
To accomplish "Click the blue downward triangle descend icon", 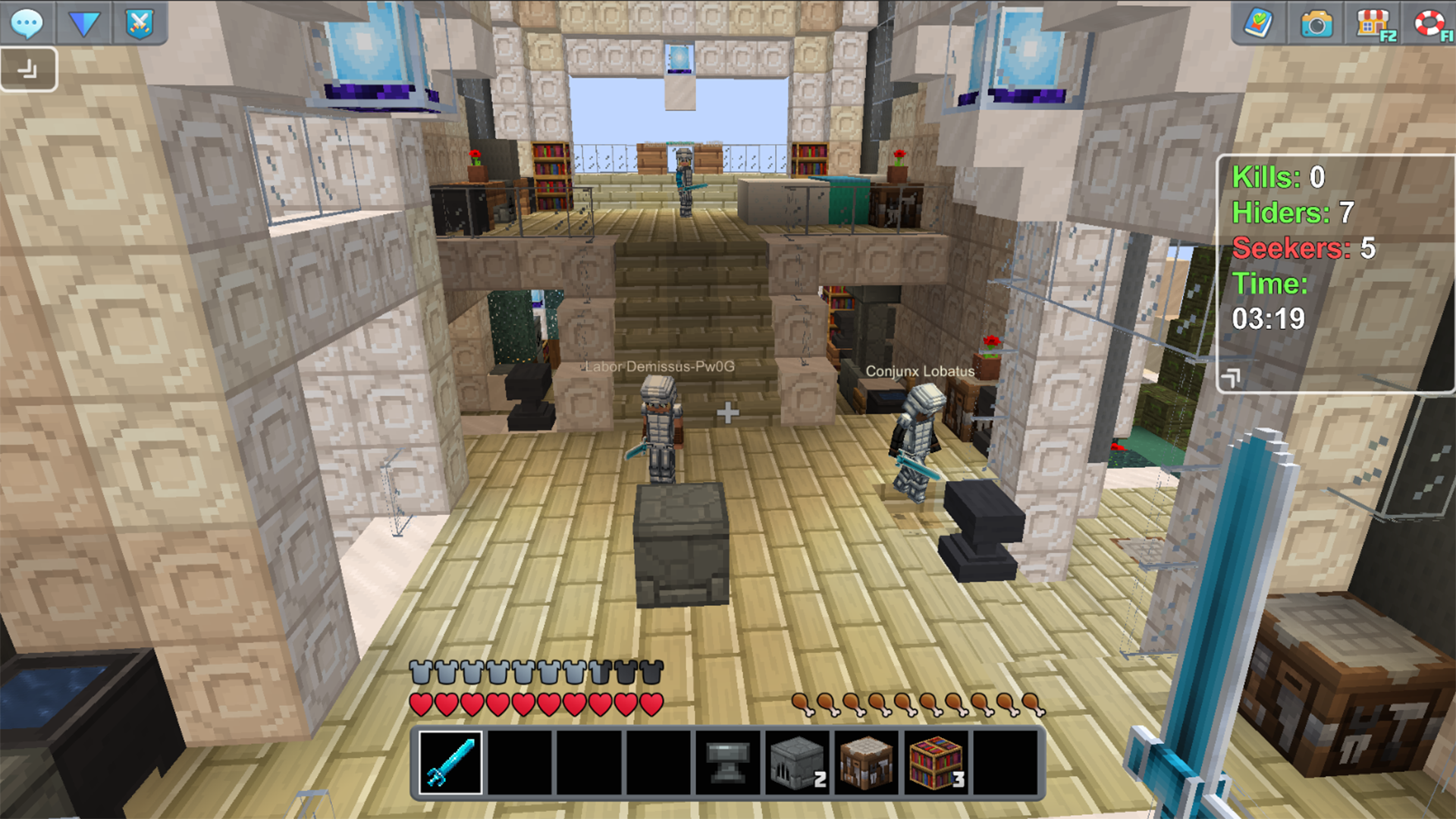I will click(85, 23).
